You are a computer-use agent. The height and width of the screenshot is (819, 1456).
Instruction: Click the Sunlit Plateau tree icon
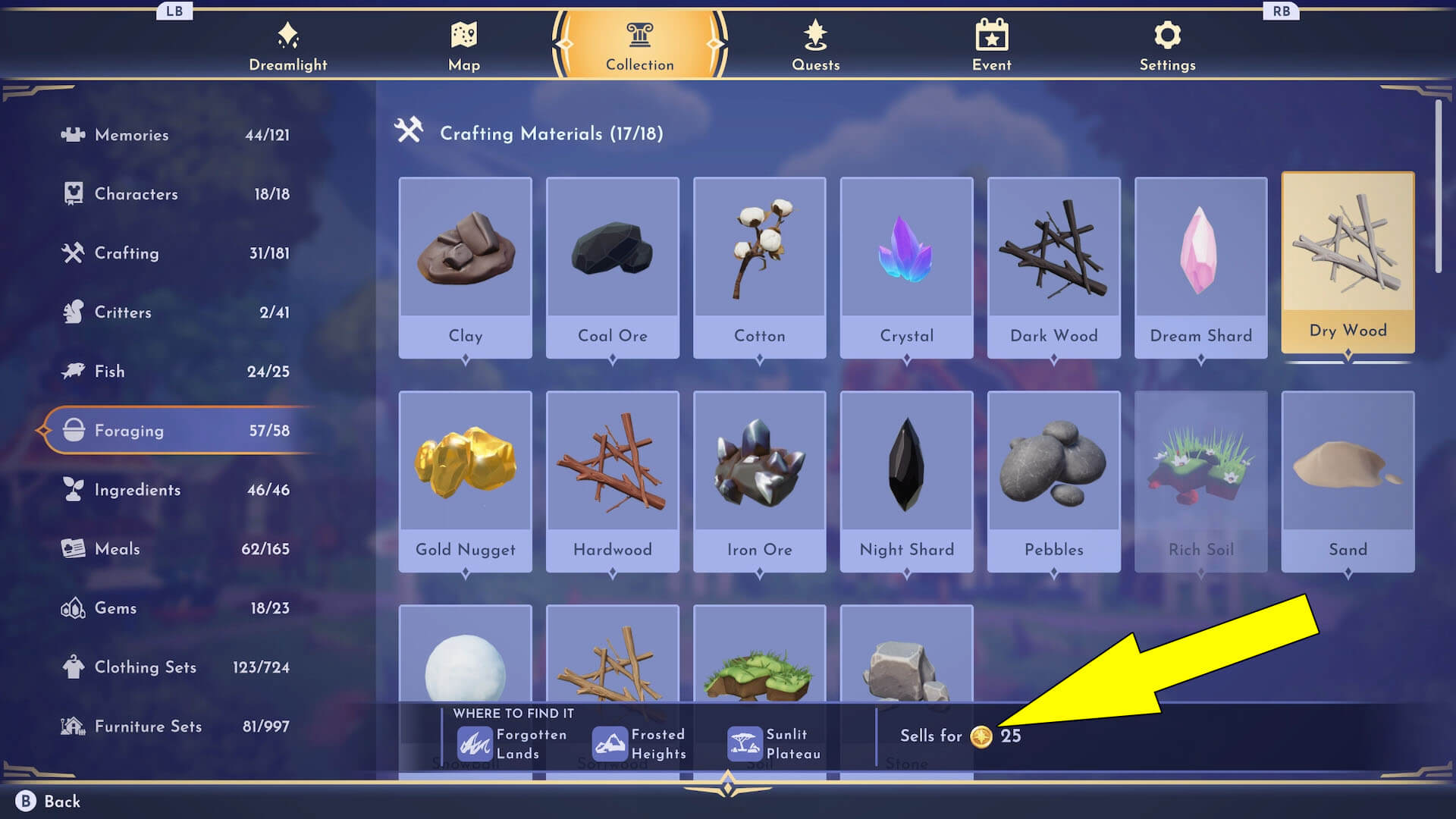click(x=745, y=742)
